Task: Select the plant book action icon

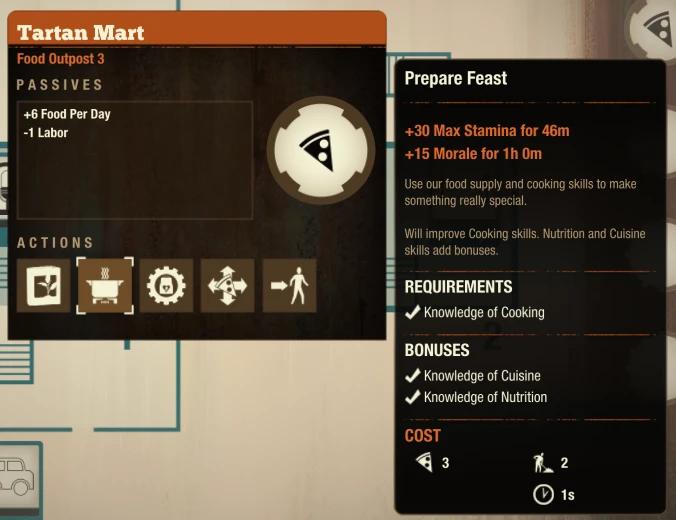Action: (x=44, y=285)
